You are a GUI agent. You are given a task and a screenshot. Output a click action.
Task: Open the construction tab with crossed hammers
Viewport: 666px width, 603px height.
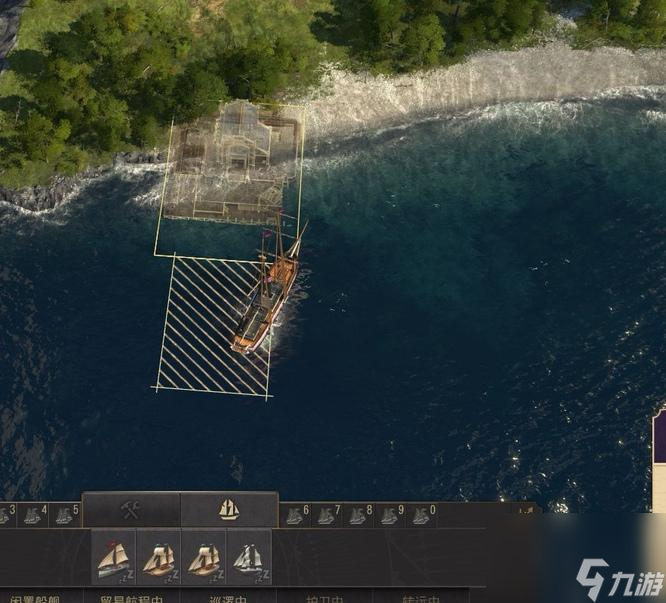(x=131, y=510)
